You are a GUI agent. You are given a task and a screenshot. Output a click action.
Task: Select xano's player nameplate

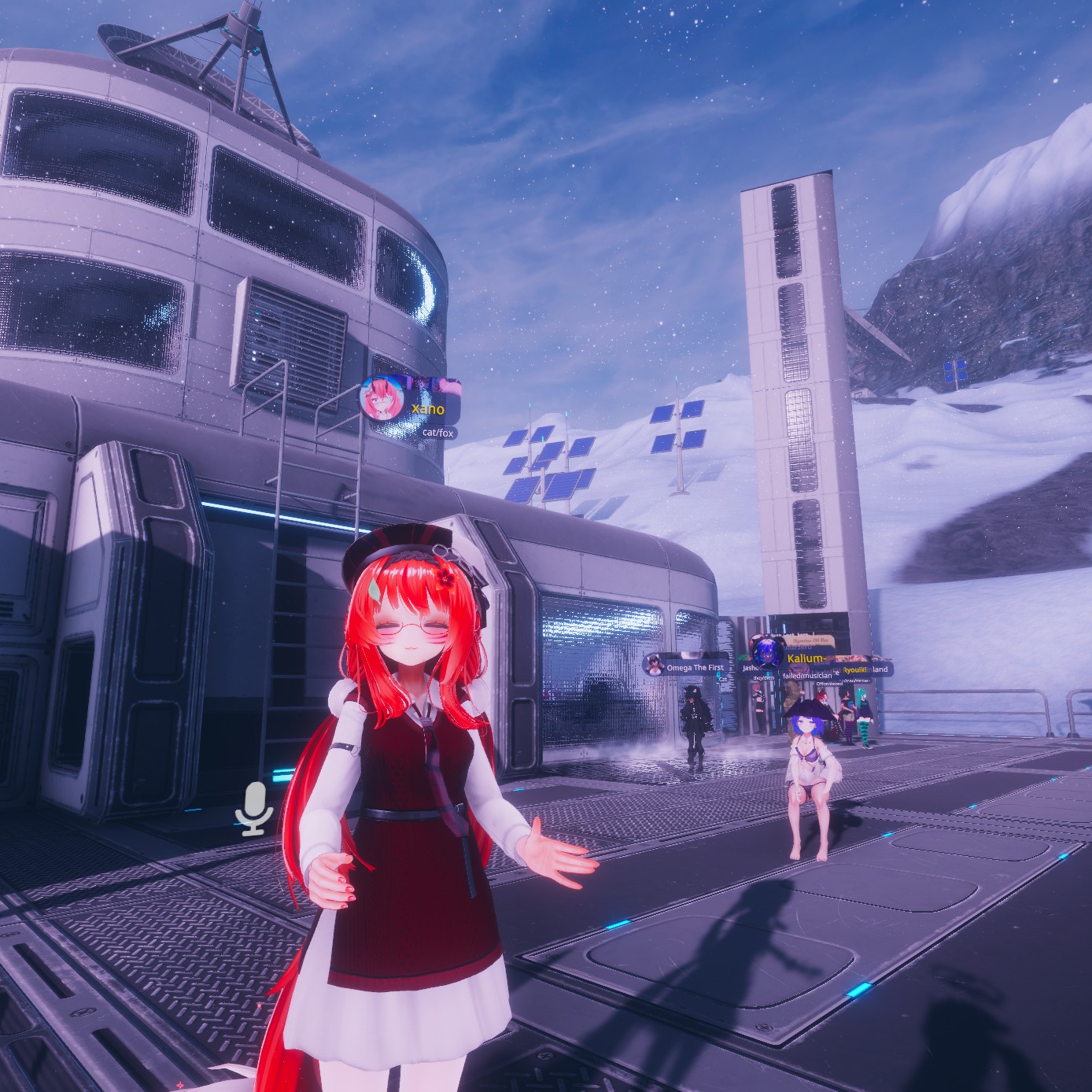[x=429, y=408]
